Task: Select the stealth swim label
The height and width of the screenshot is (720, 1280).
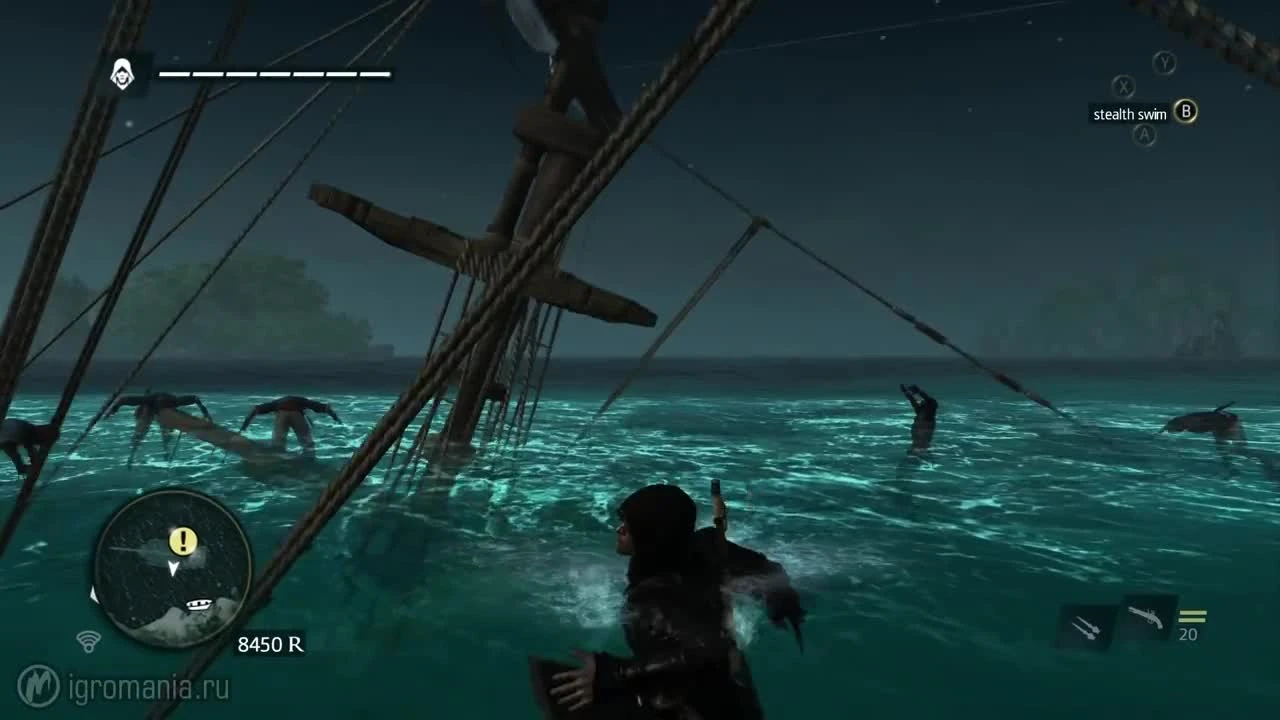Action: [1128, 113]
